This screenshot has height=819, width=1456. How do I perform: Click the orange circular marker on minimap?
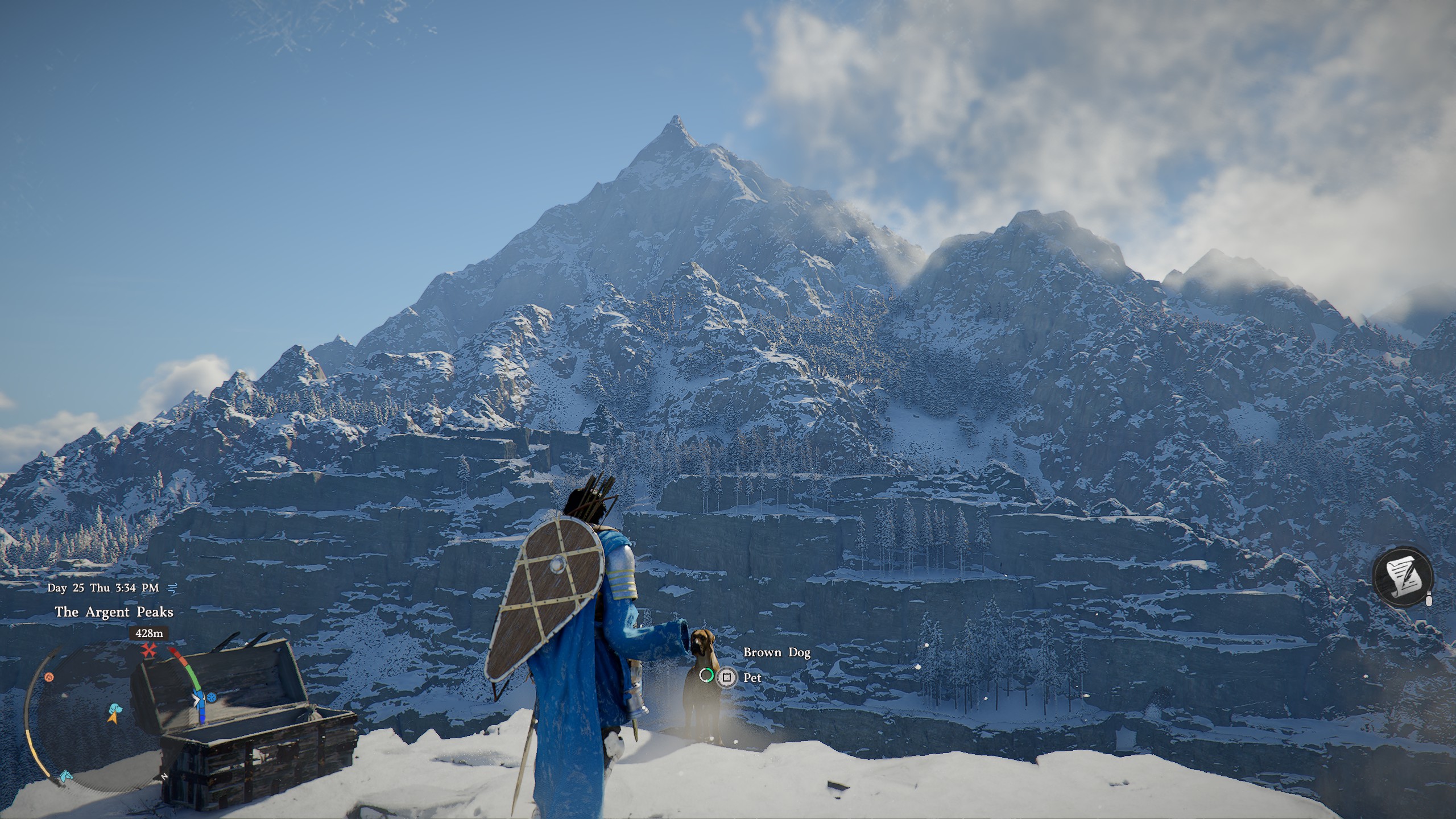49,677
